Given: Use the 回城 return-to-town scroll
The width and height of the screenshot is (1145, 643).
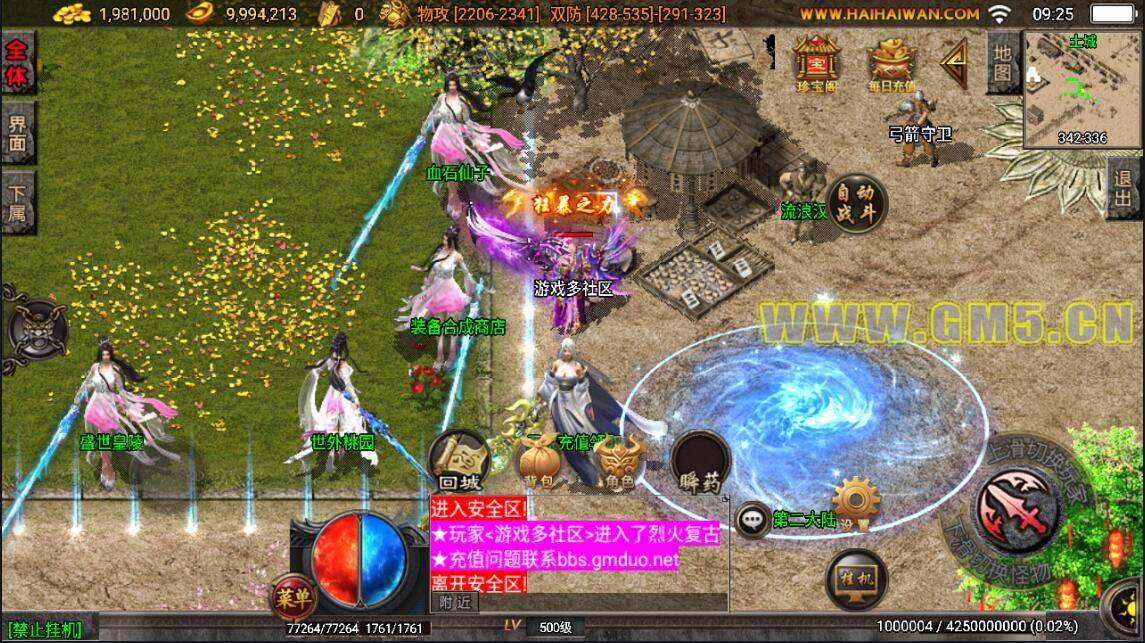Looking at the screenshot, I should [x=458, y=461].
